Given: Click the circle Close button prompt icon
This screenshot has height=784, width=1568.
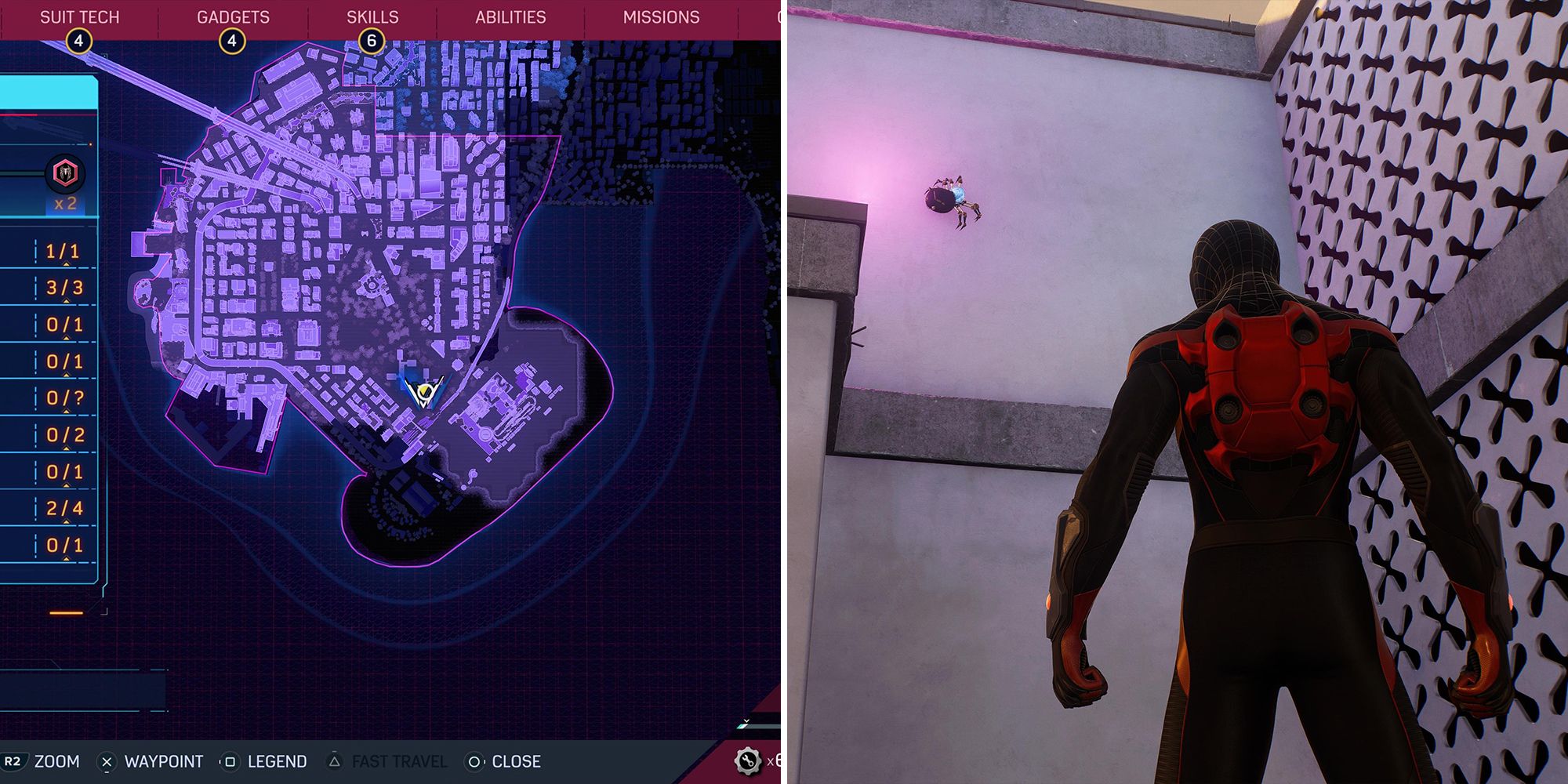Looking at the screenshot, I should pos(474,760).
